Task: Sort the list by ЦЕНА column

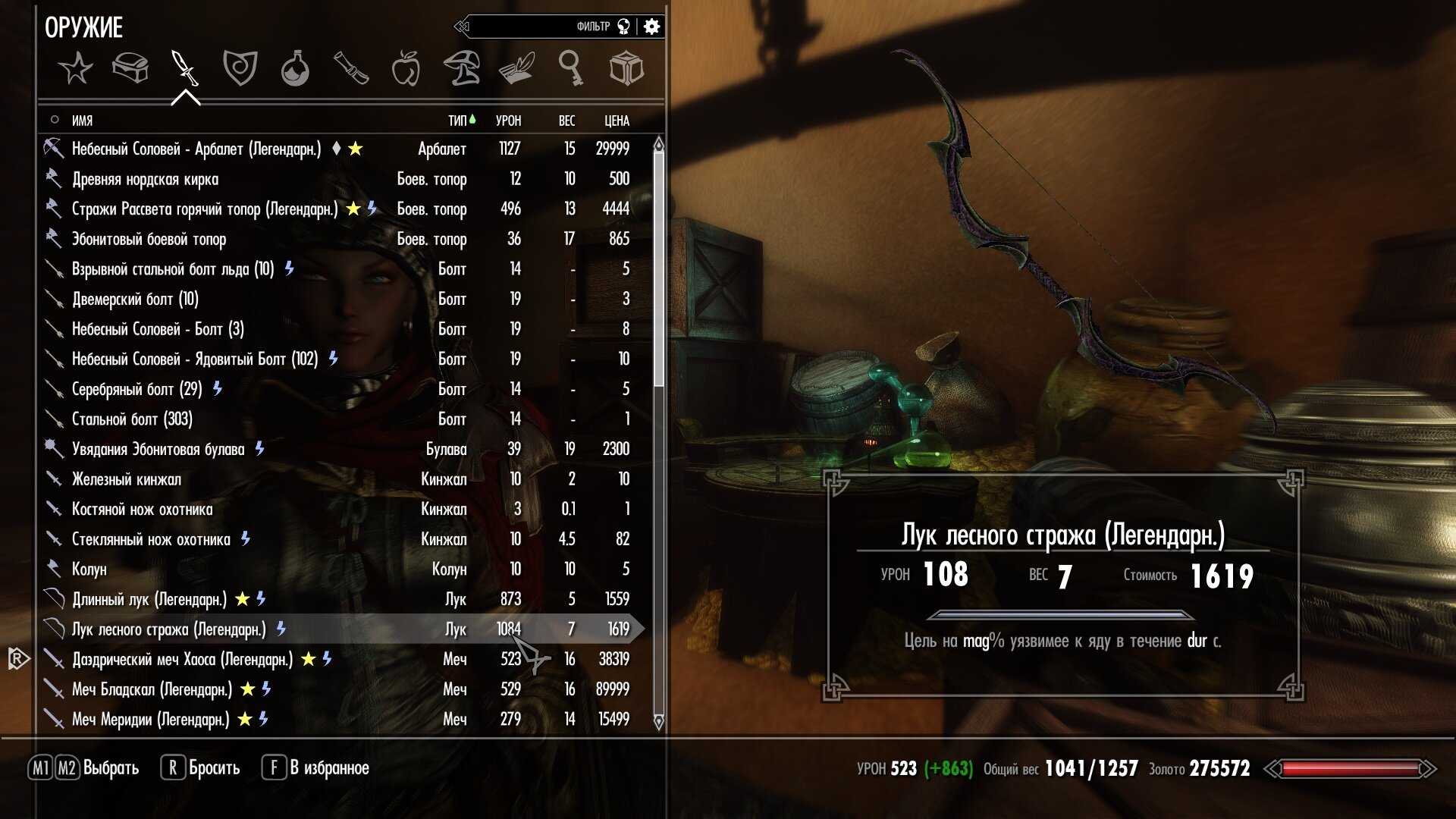Action: pyautogui.click(x=617, y=121)
